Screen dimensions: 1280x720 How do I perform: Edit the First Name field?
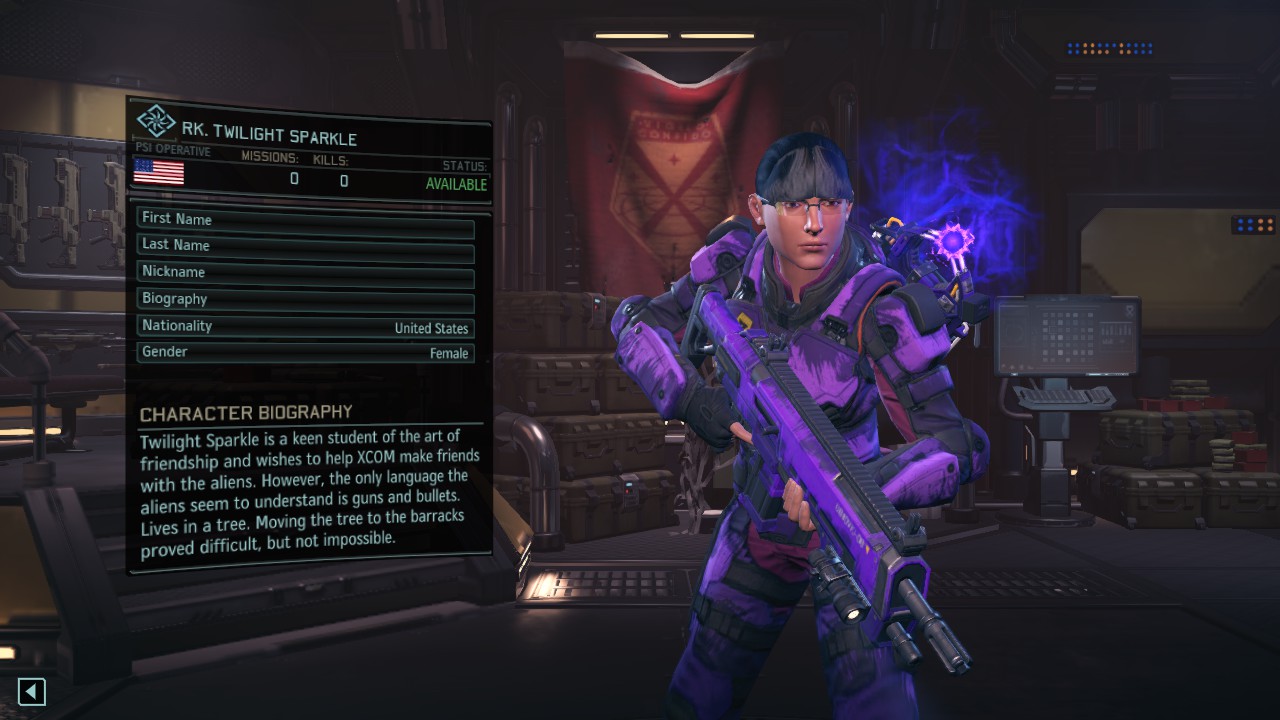tap(305, 220)
